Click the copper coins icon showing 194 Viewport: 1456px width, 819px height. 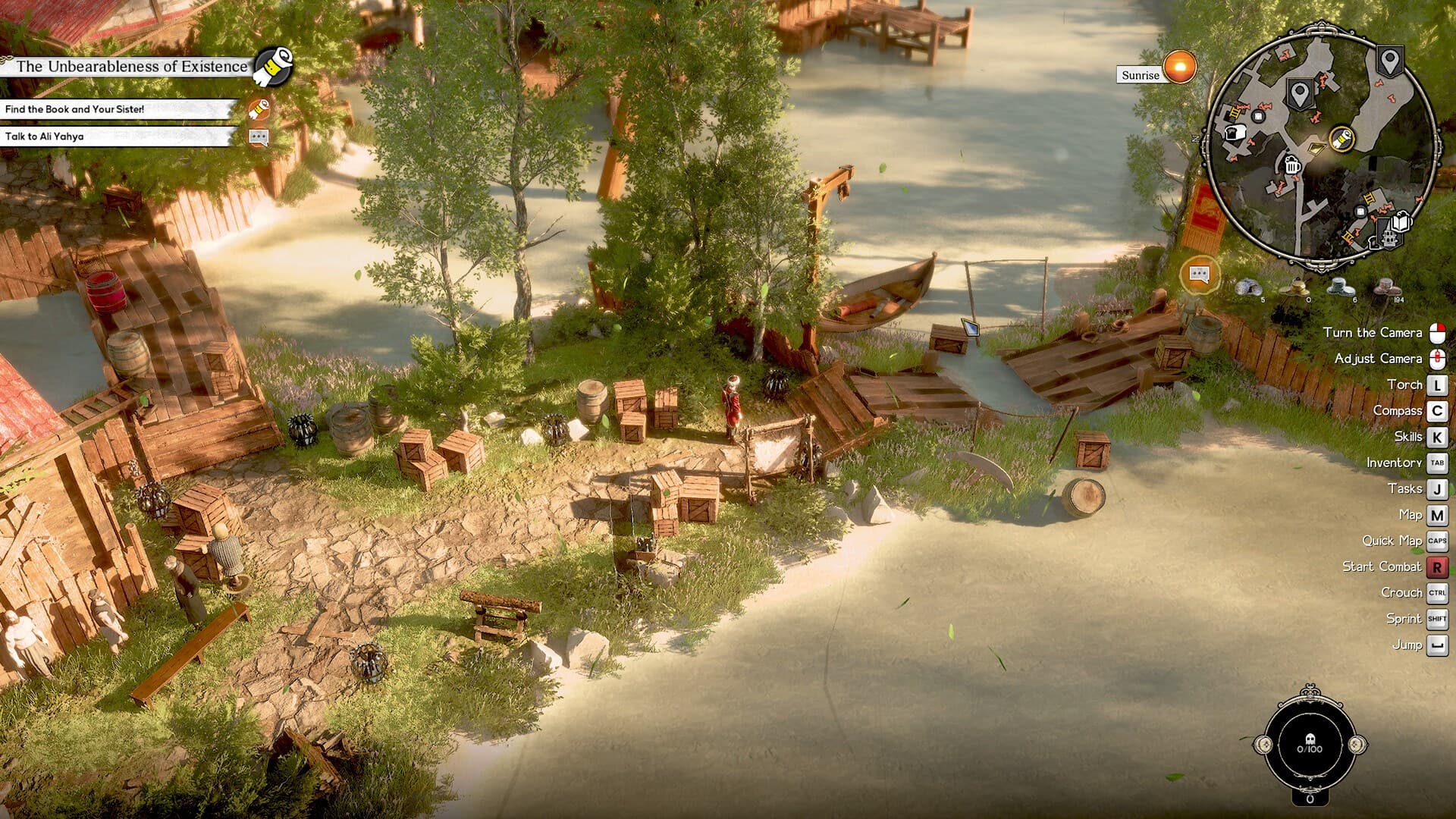coord(1388,287)
